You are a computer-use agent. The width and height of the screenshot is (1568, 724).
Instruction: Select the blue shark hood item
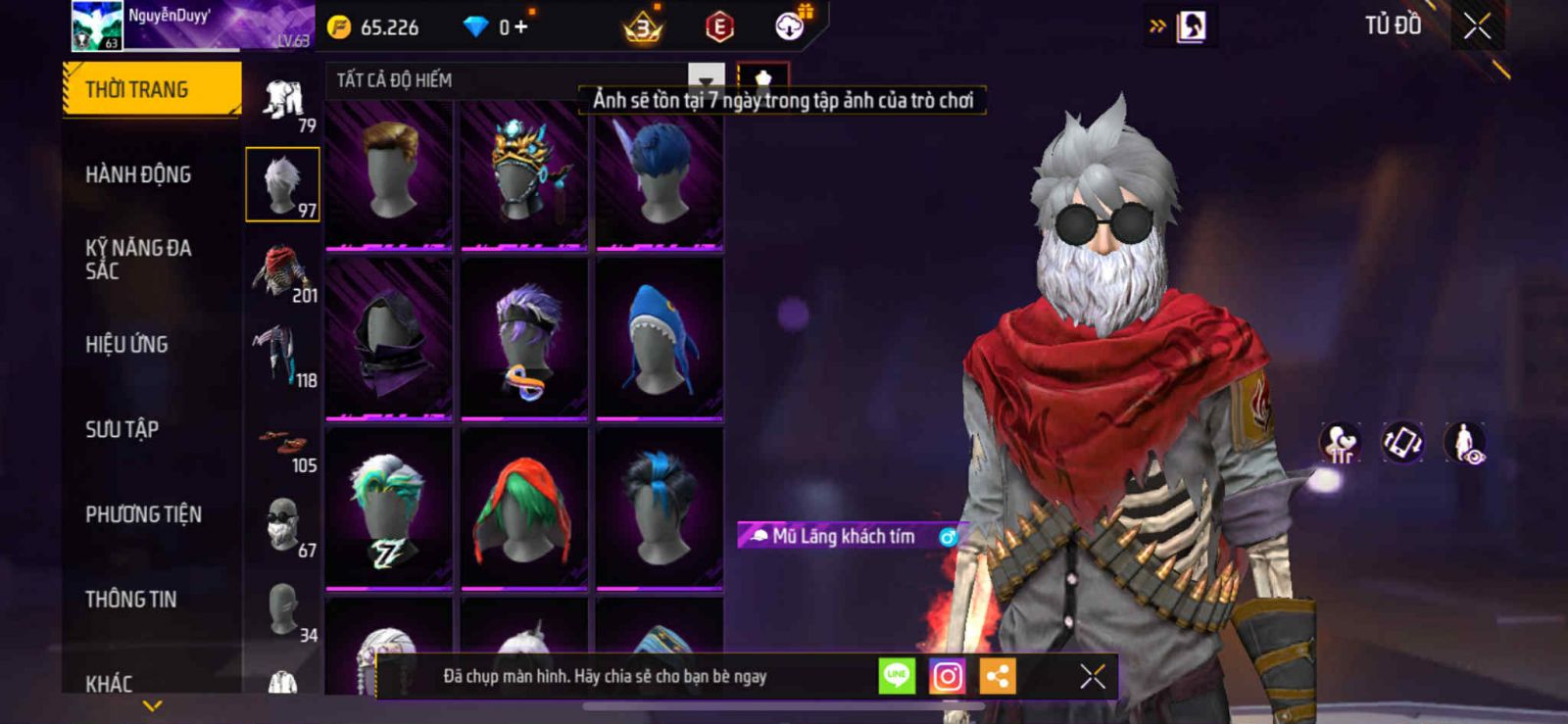[x=660, y=339]
